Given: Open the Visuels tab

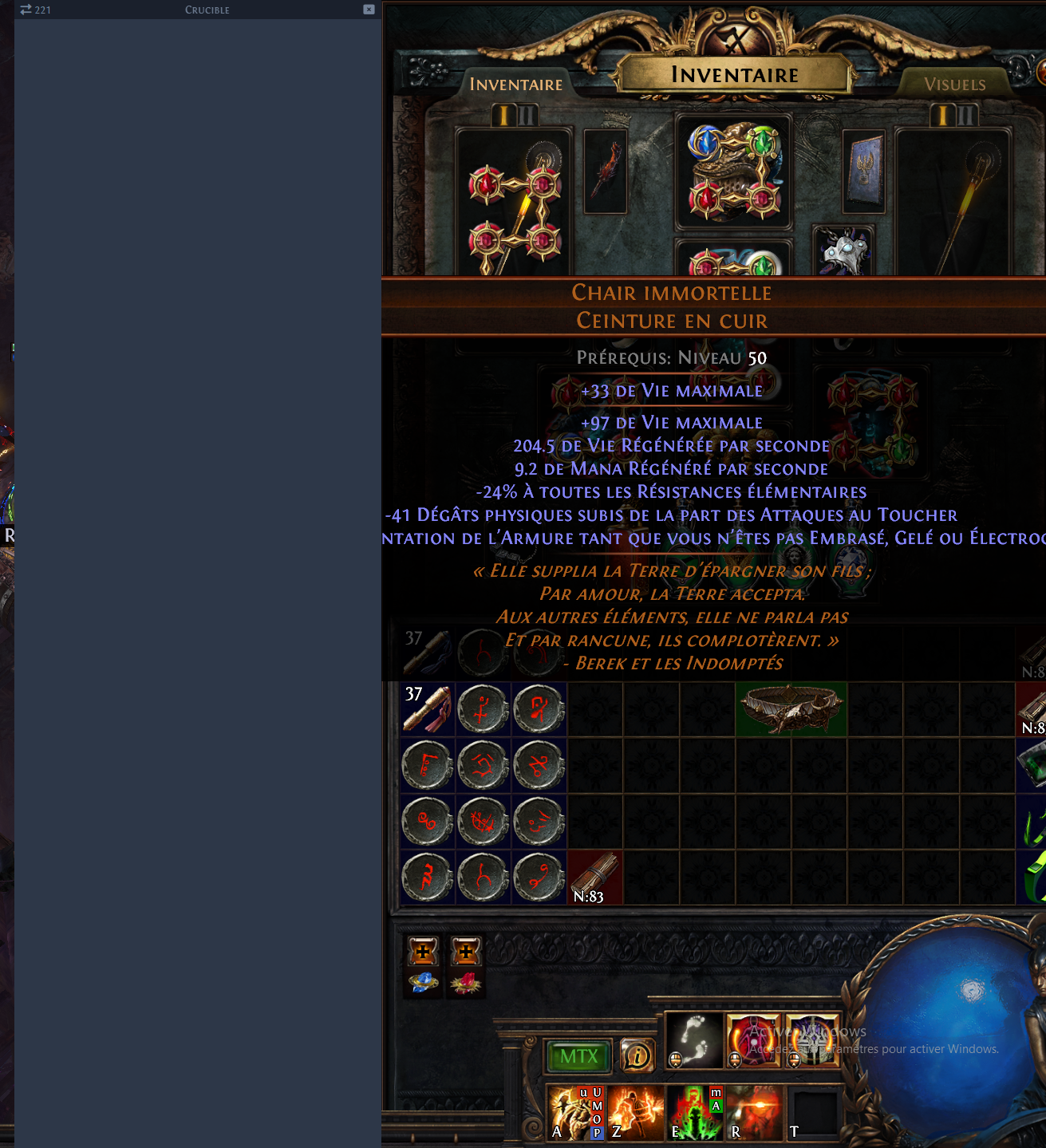Looking at the screenshot, I should pyautogui.click(x=955, y=84).
